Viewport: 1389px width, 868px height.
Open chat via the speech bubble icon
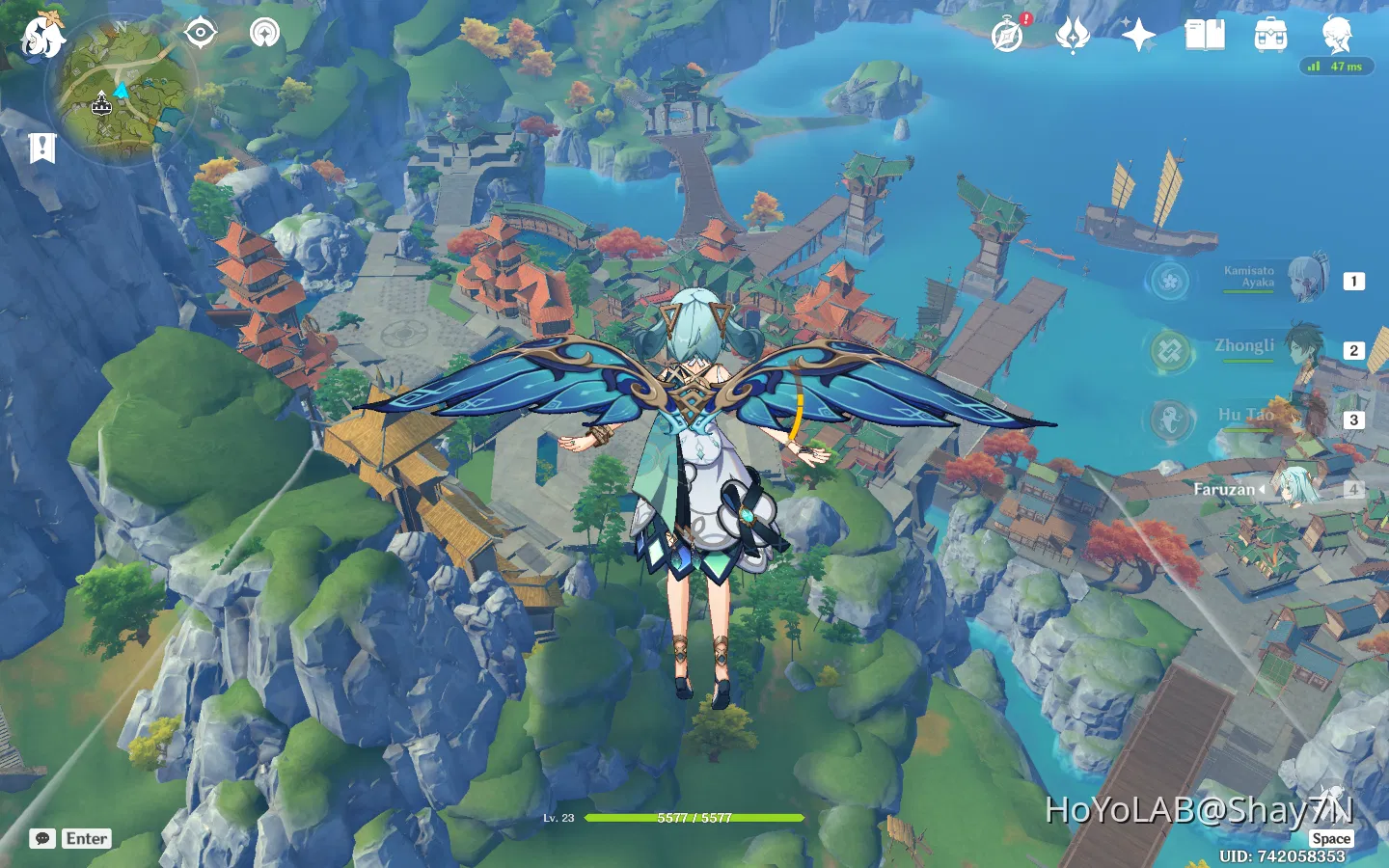[x=41, y=838]
